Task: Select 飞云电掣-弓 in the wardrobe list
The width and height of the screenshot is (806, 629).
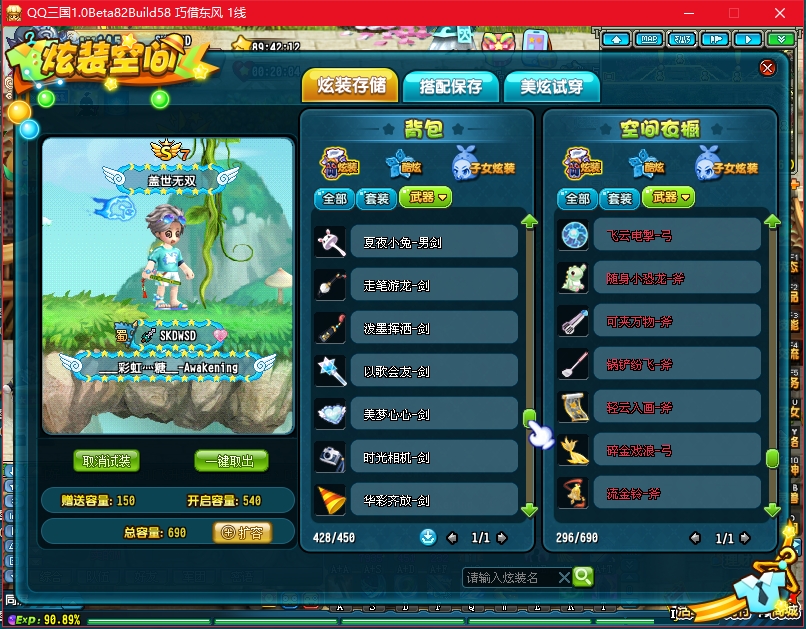Action: 675,235
